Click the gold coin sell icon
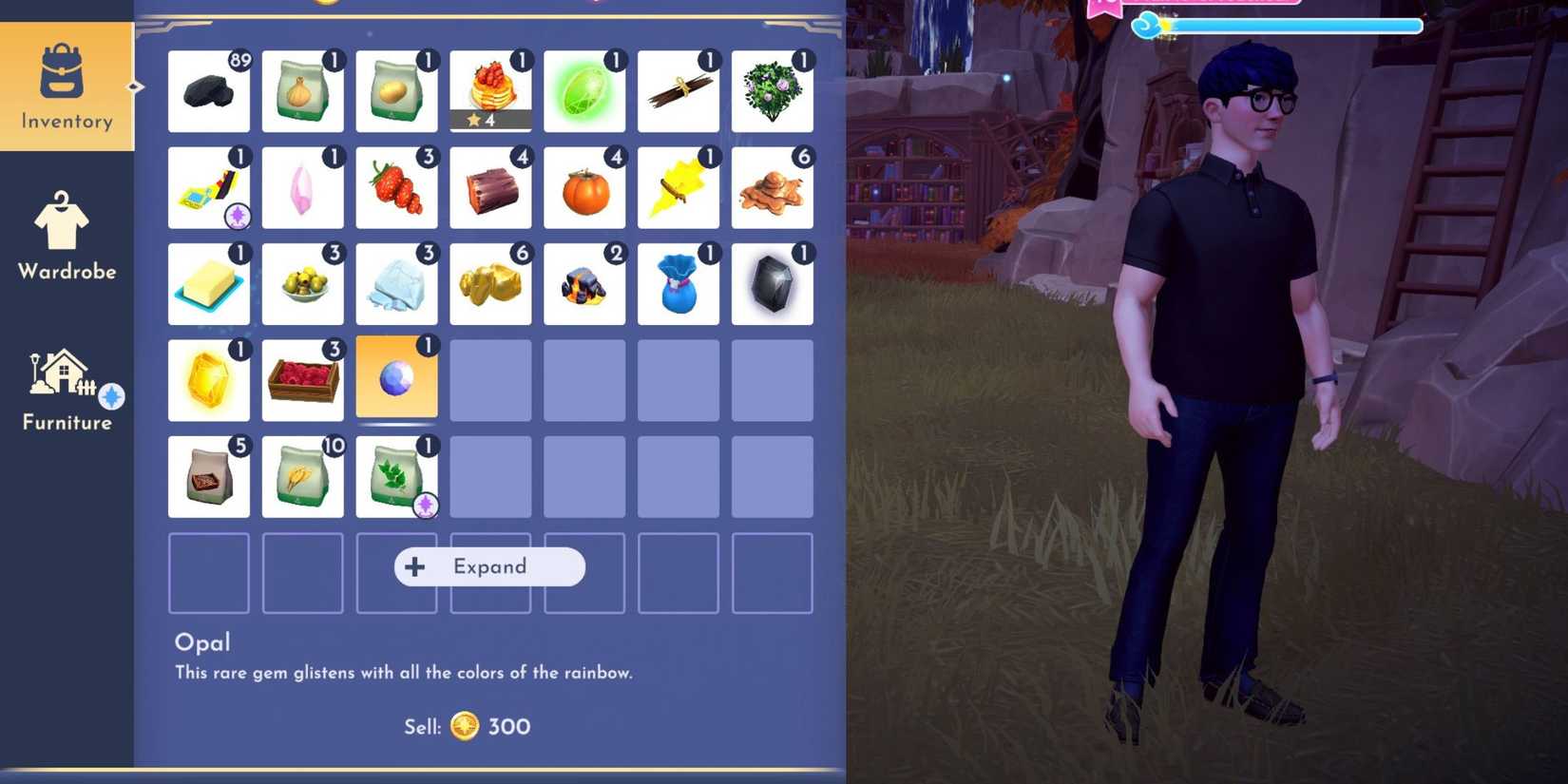 pyautogui.click(x=465, y=727)
